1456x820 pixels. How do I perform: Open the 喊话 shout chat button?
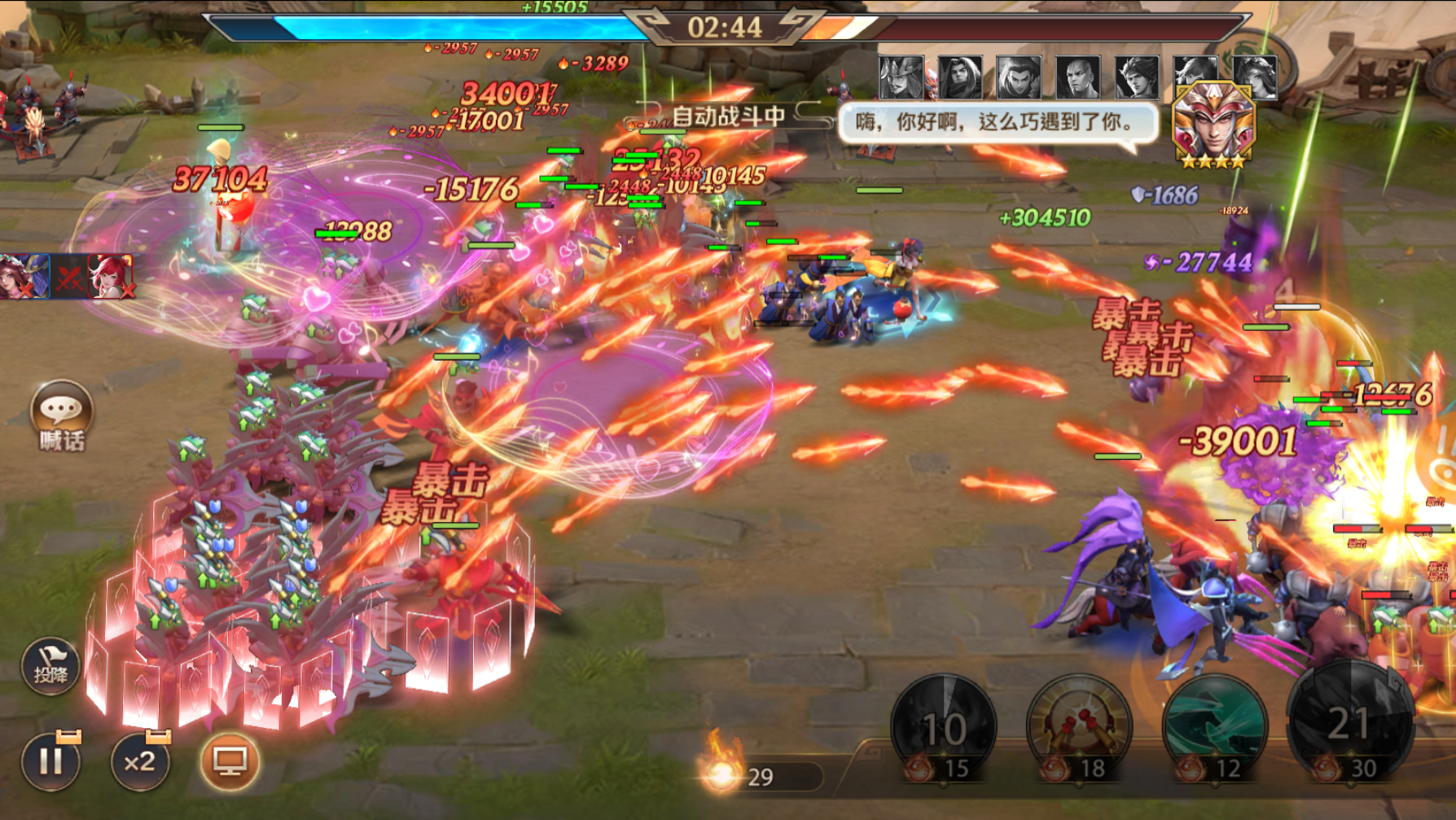pos(61,414)
